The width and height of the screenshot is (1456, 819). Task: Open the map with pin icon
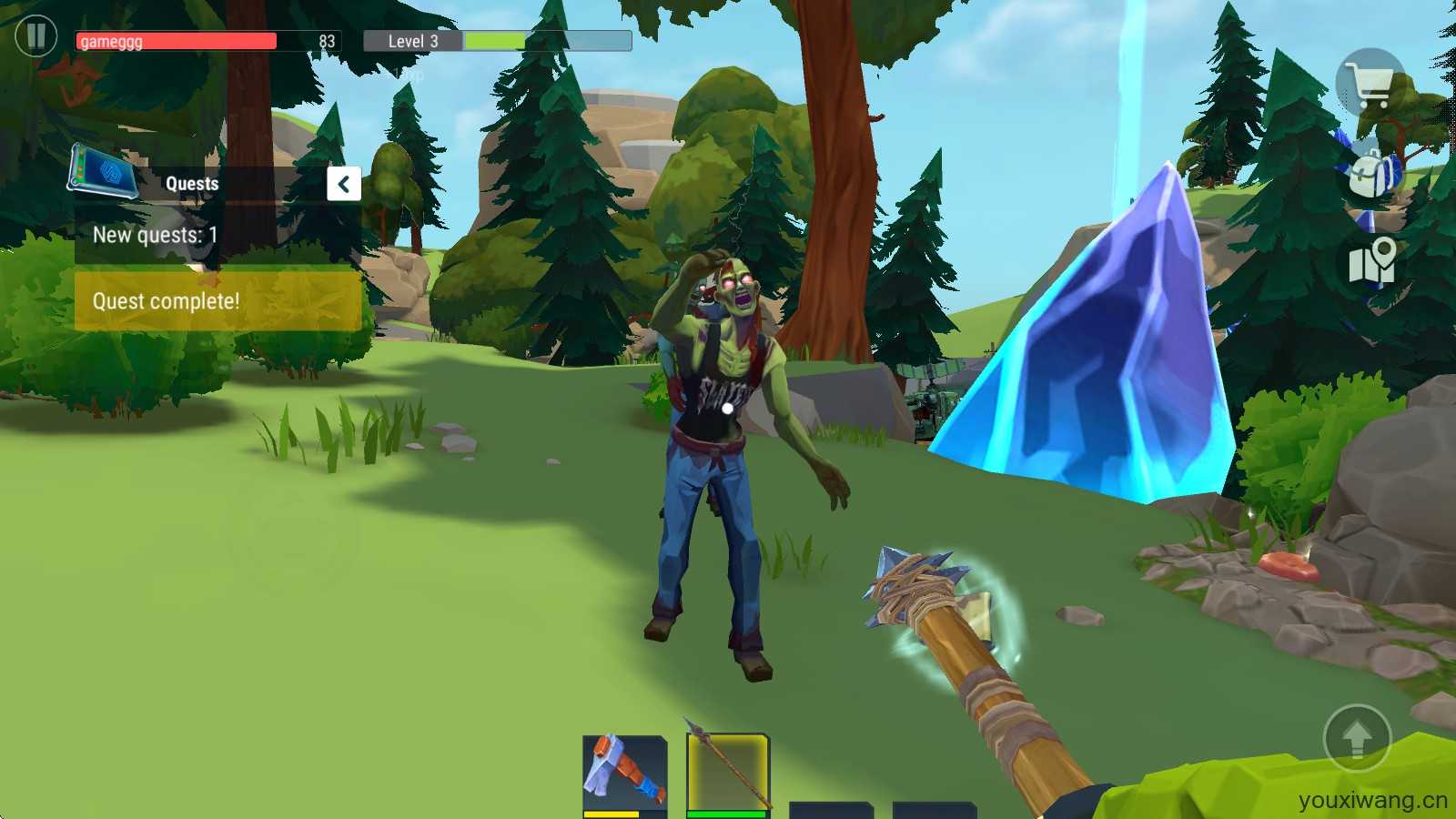[x=1372, y=261]
